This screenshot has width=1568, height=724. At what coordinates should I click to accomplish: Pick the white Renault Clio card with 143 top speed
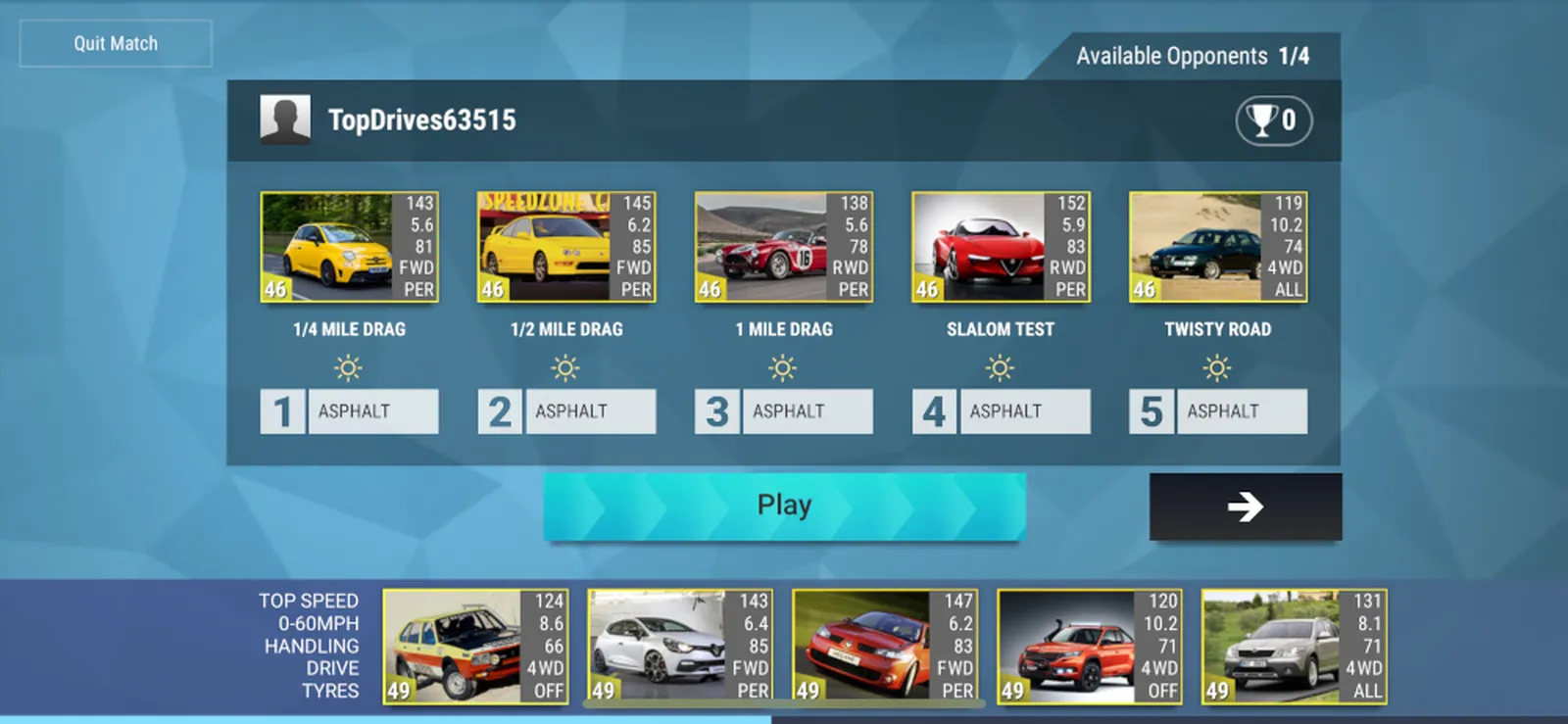click(680, 647)
